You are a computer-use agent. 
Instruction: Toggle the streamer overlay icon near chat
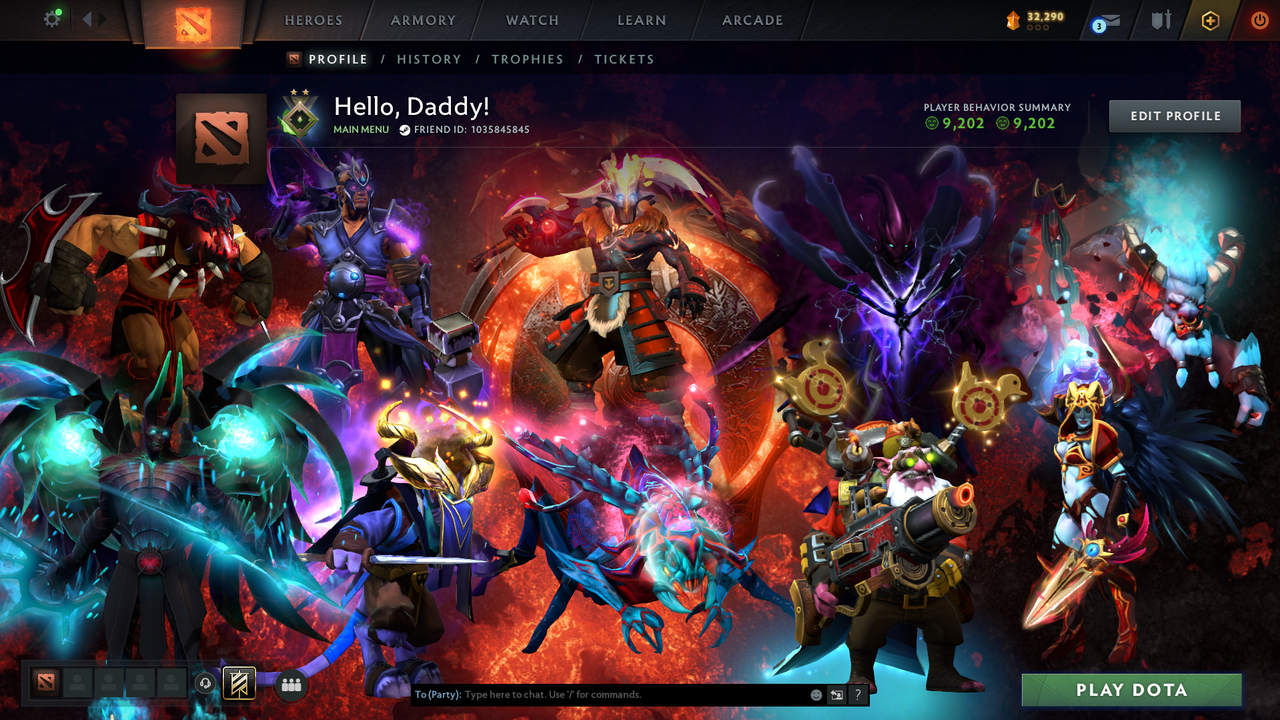[x=834, y=693]
